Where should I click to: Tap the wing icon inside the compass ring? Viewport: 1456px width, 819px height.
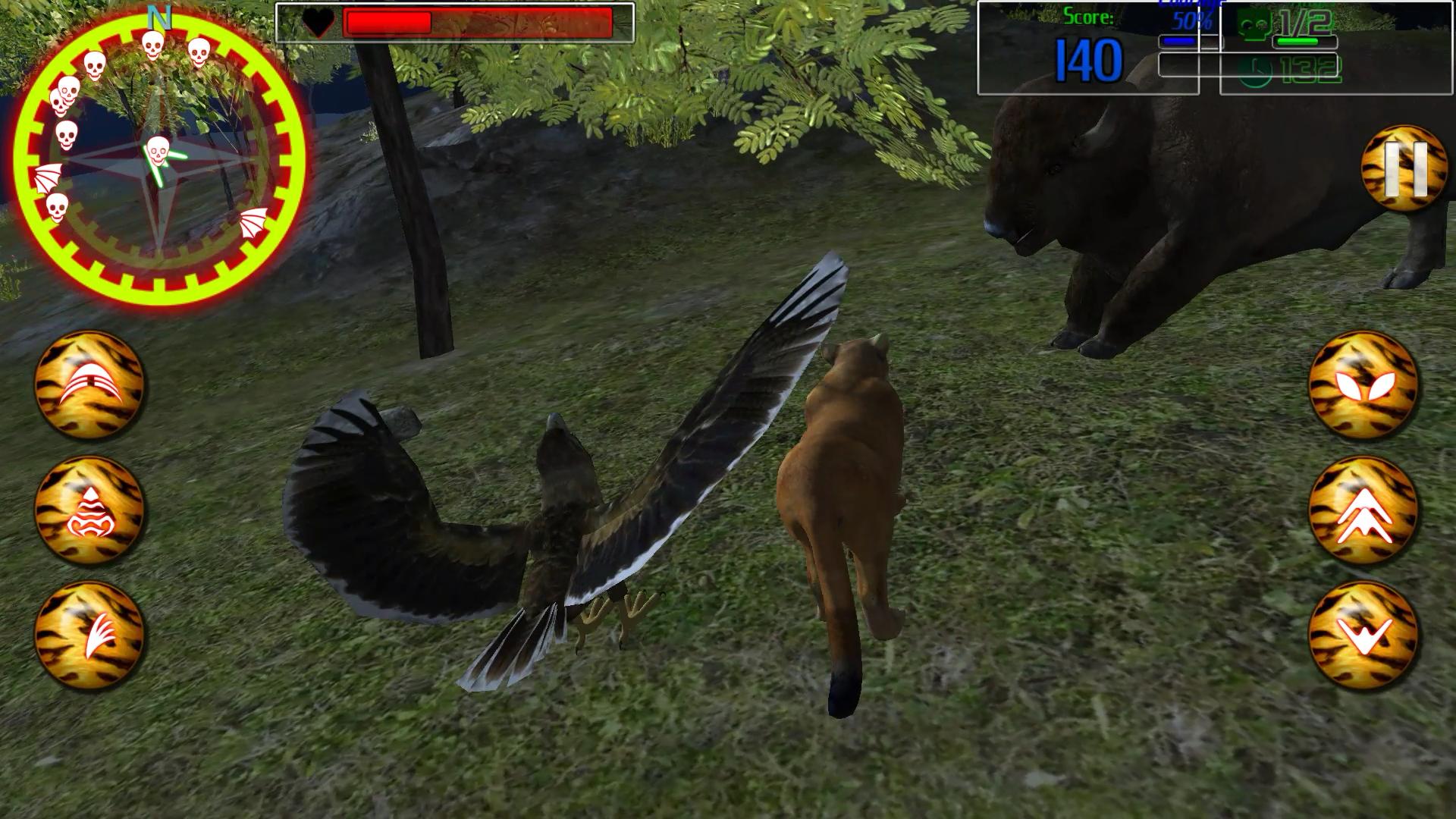pos(47,178)
